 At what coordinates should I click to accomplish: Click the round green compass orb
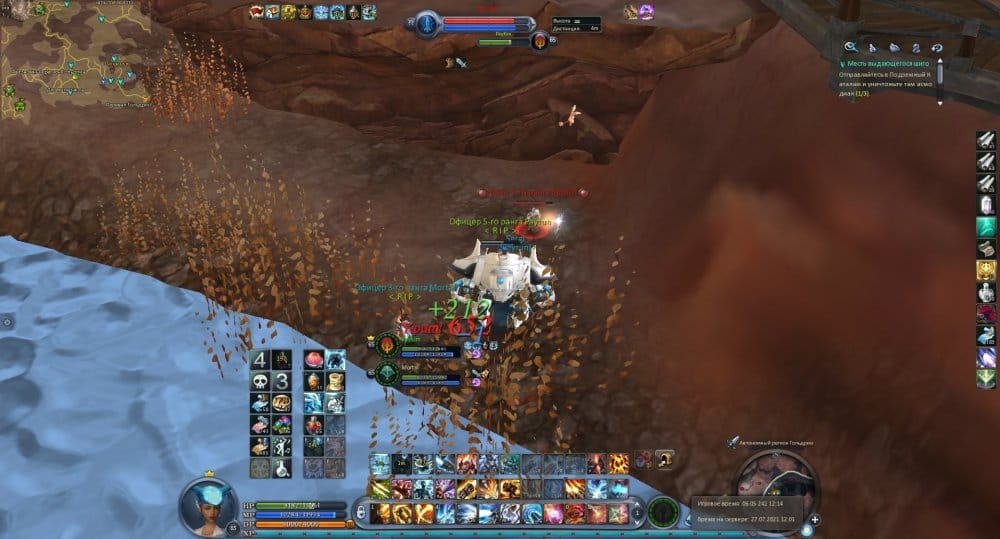(x=661, y=510)
